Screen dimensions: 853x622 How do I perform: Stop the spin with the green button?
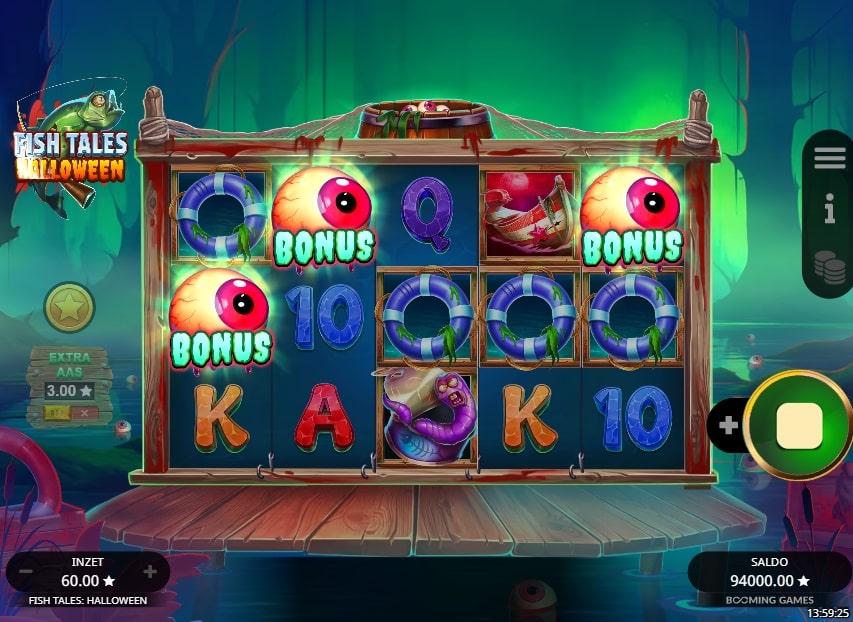[798, 426]
